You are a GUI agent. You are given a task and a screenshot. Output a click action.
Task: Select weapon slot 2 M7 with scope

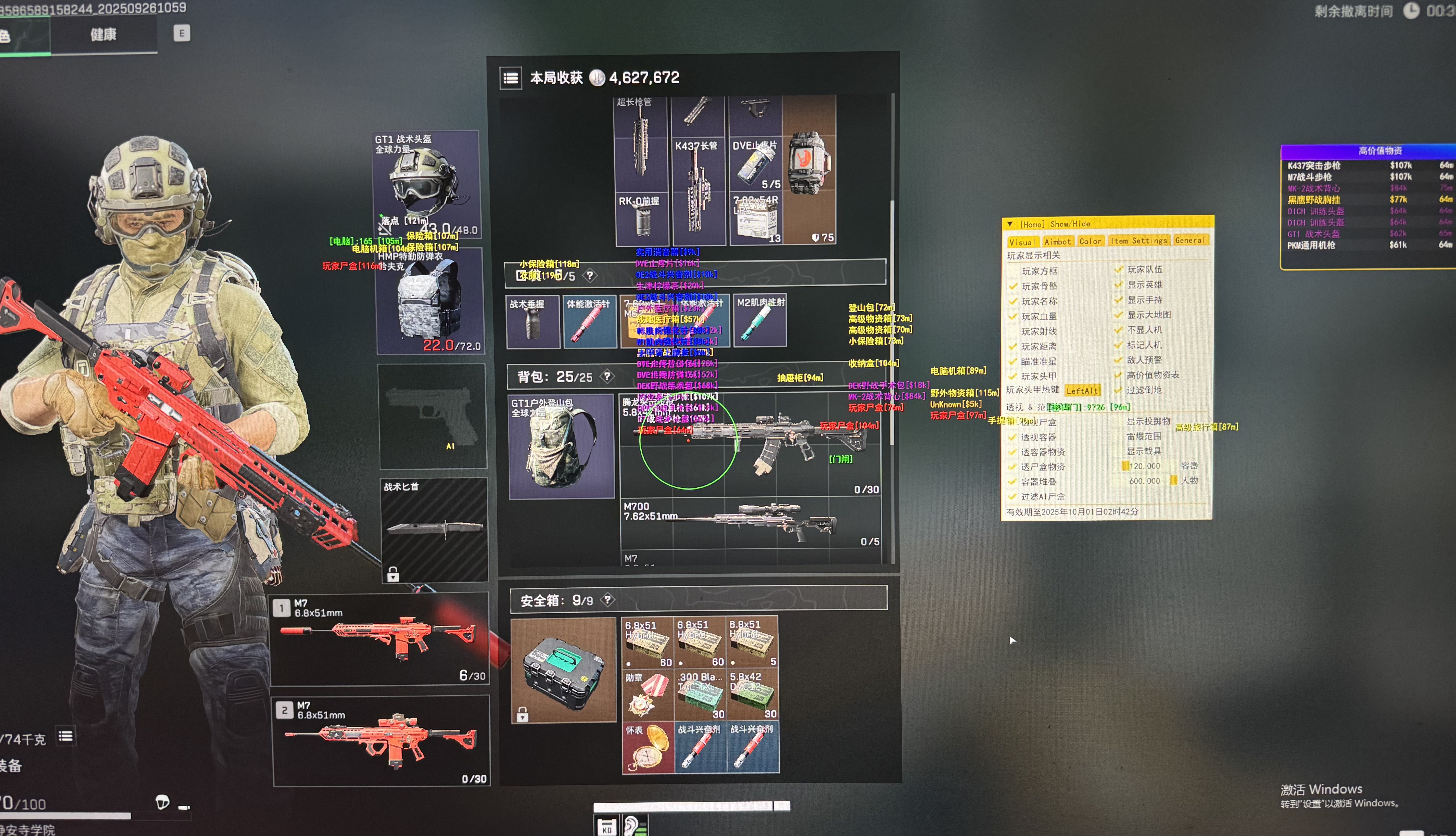pos(381,741)
